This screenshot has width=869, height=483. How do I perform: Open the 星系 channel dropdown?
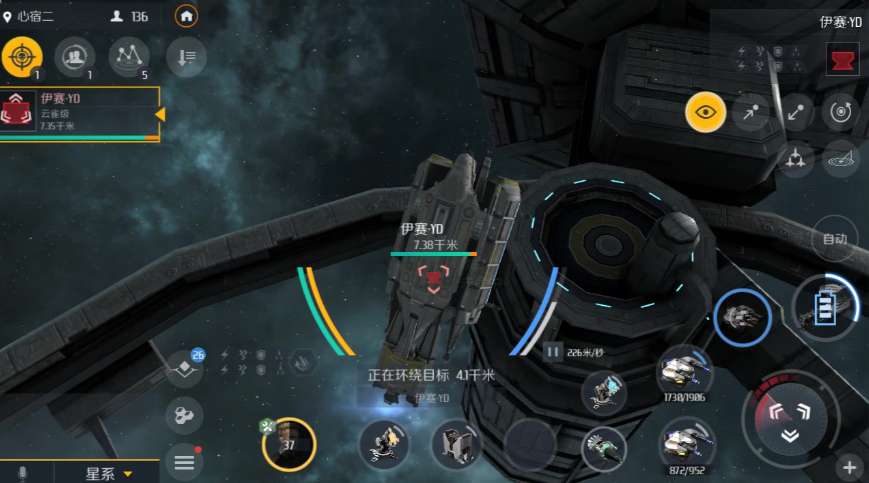[x=108, y=473]
